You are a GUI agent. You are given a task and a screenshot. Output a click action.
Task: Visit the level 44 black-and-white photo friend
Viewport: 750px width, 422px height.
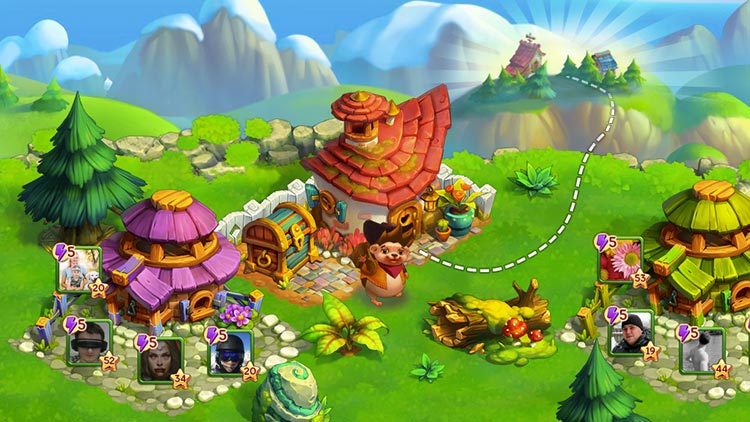pos(700,349)
